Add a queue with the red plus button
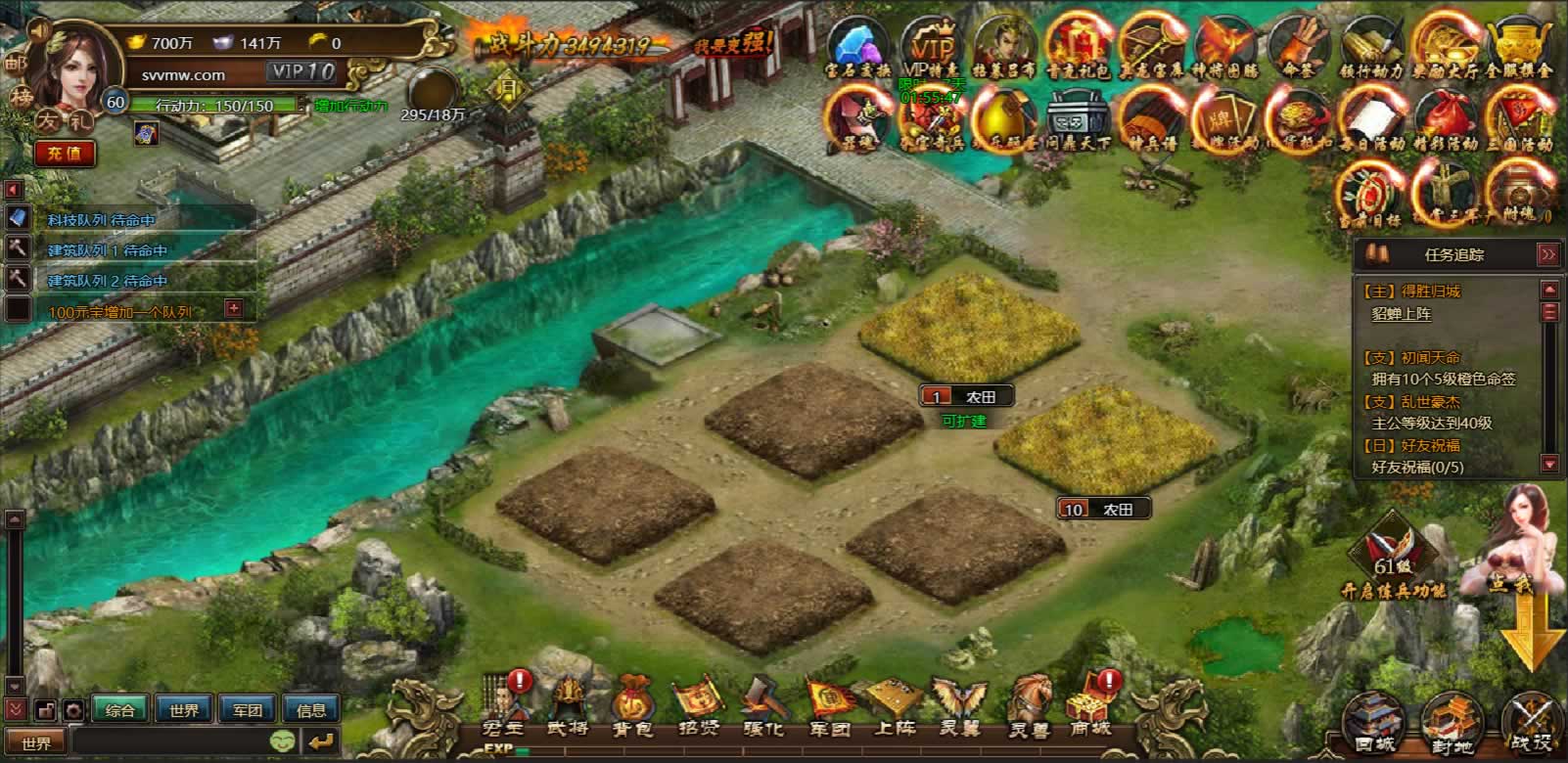Screen dimensions: 1568x763 (233, 309)
